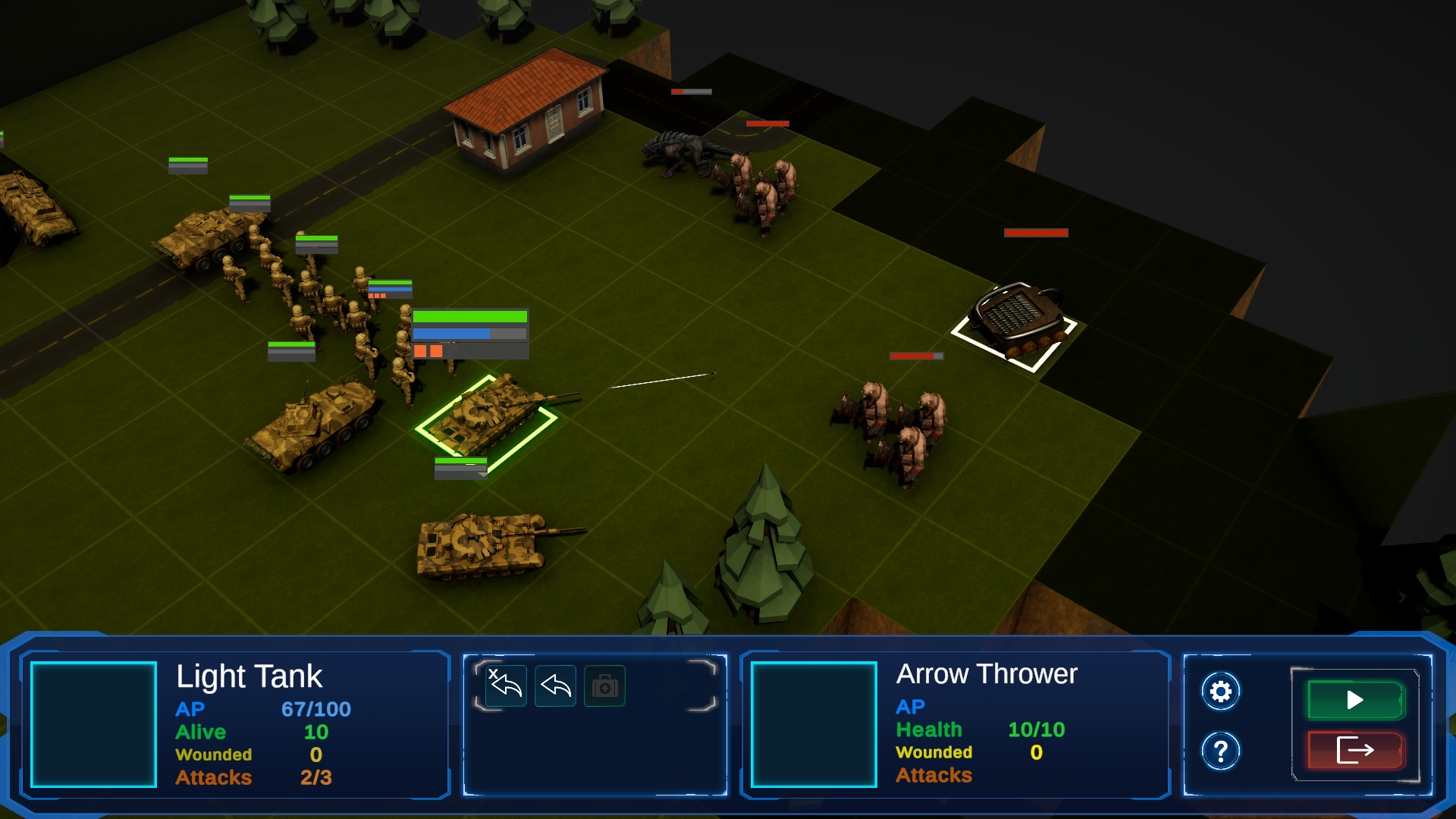Open settings with the gear icon
The width and height of the screenshot is (1456, 819).
click(x=1220, y=692)
